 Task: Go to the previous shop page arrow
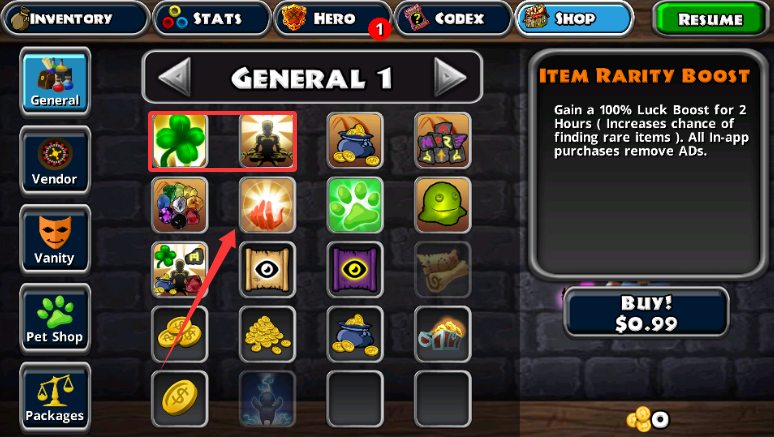176,77
